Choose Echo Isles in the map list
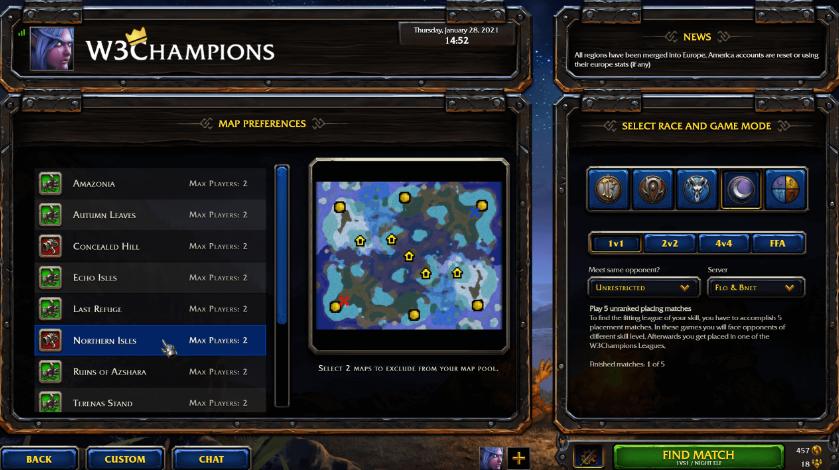Image resolution: width=839 pixels, height=470 pixels. pos(150,278)
